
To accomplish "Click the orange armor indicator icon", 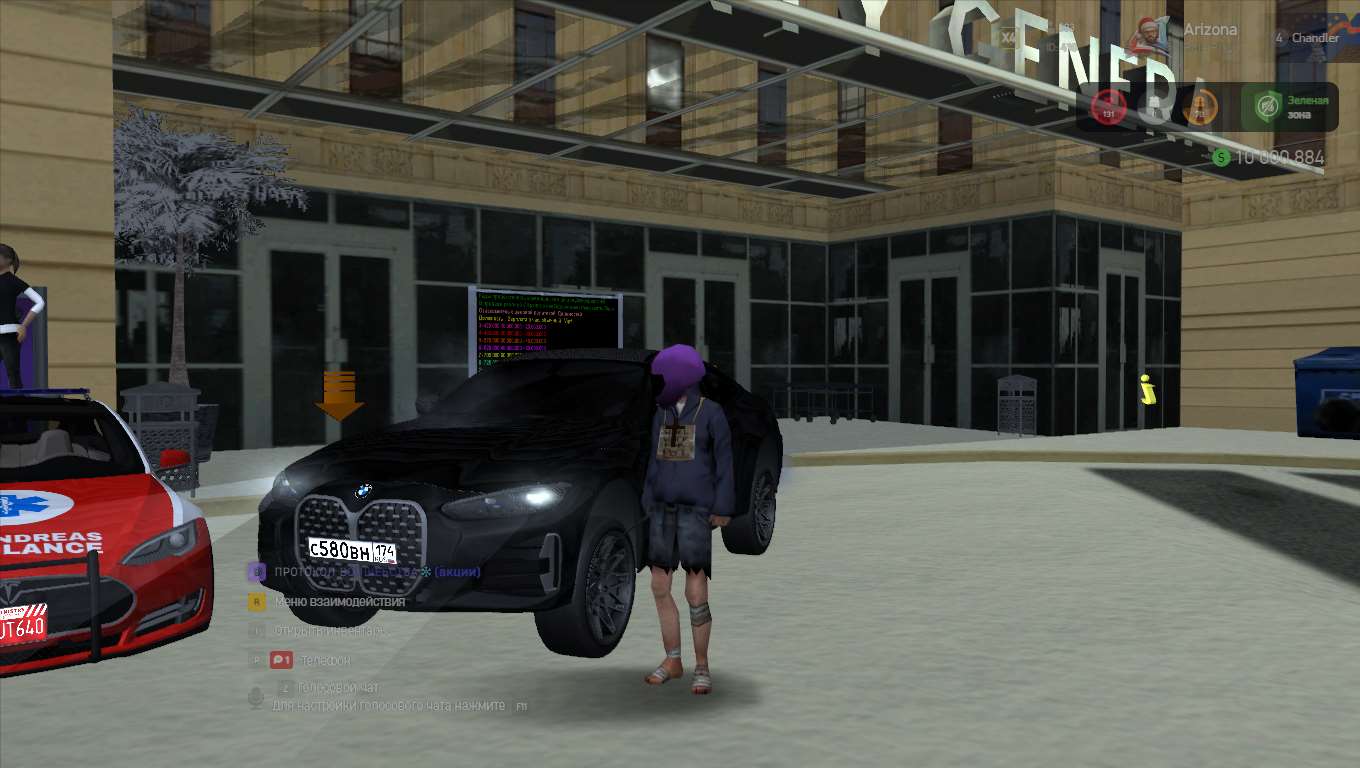I will click(x=1200, y=107).
